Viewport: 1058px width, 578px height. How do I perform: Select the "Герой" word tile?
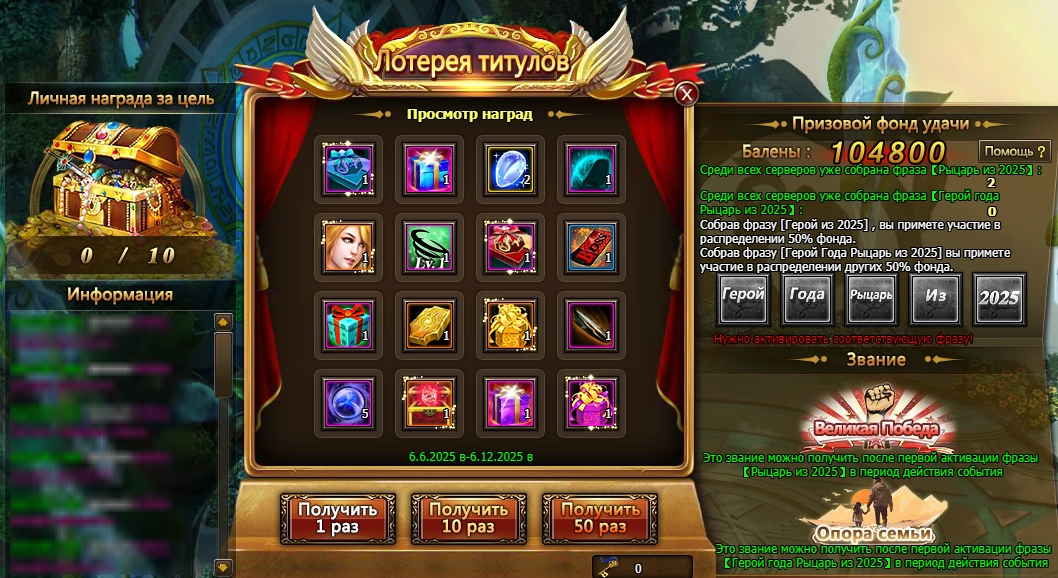pyautogui.click(x=744, y=298)
